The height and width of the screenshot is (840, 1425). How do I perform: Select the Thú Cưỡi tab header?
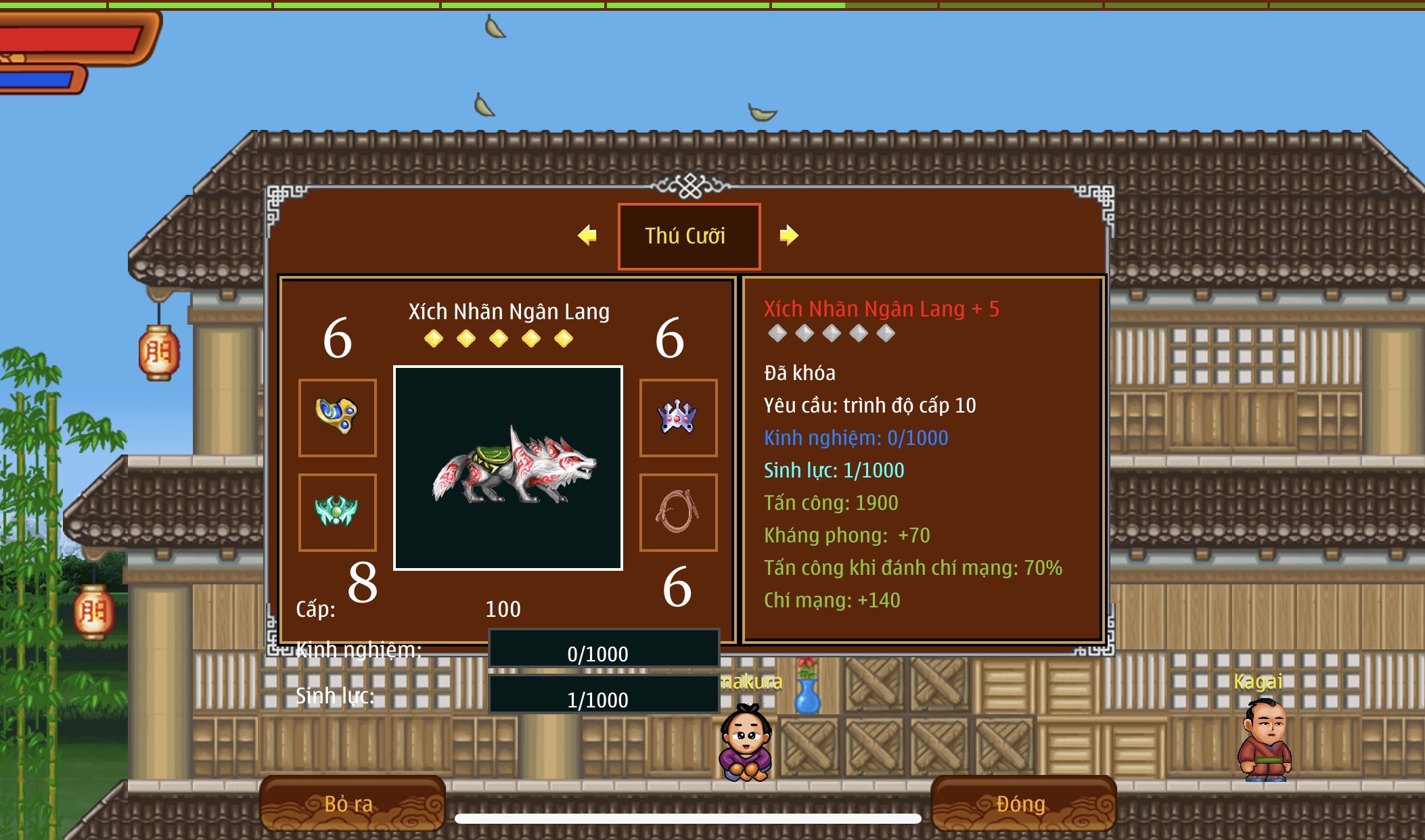tap(689, 236)
